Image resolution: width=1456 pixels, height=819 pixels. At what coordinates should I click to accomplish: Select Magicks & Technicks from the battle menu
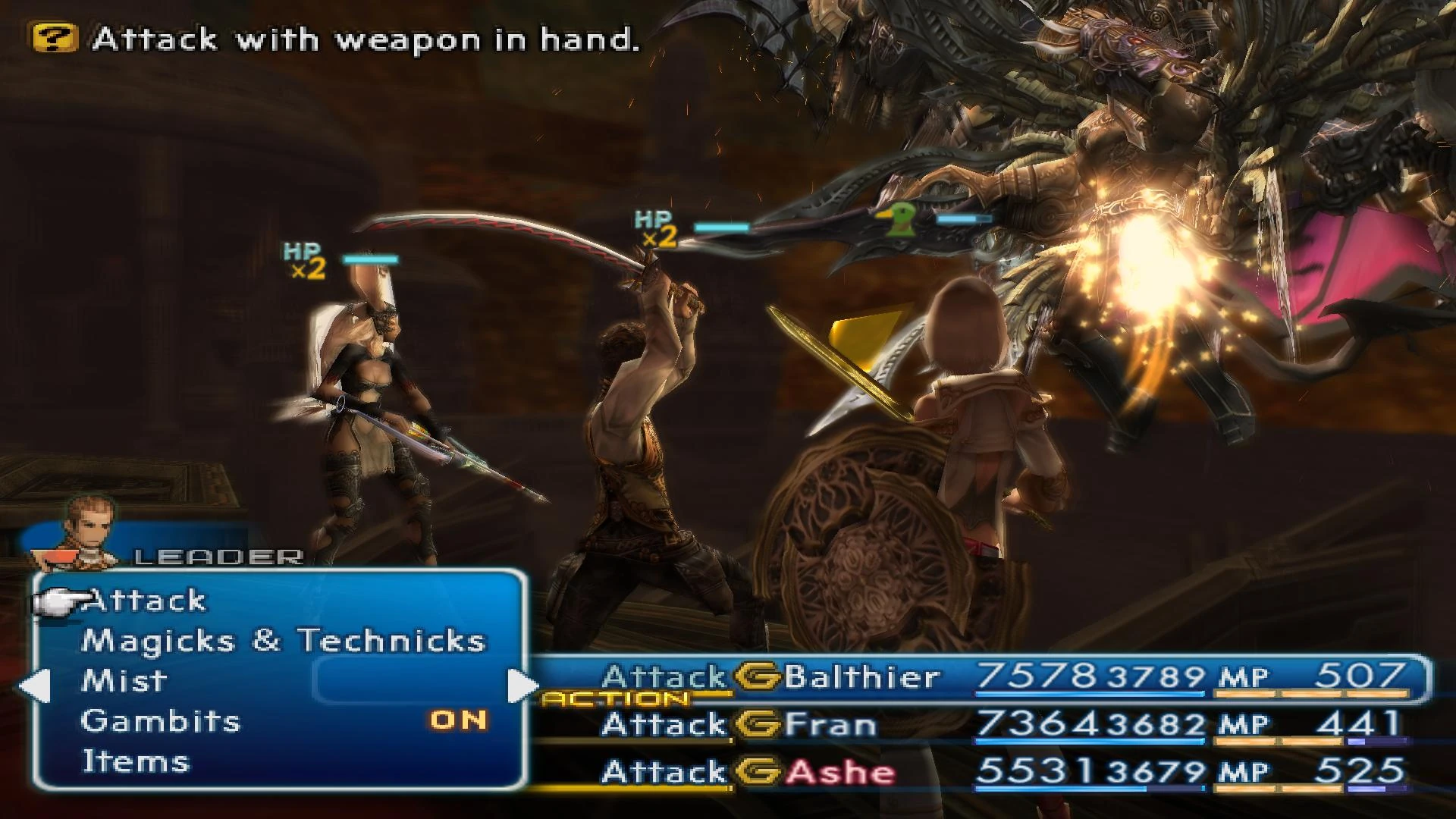(x=282, y=640)
